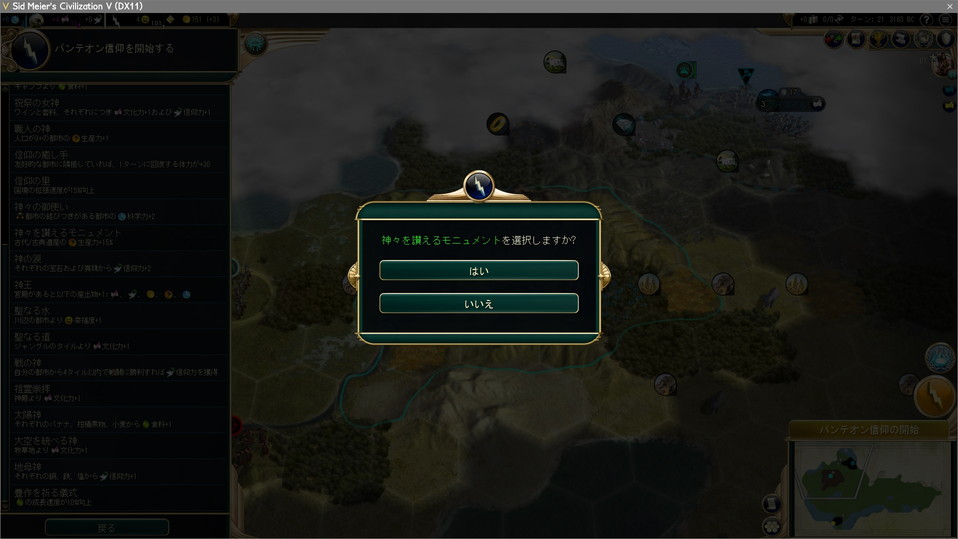Image resolution: width=958 pixels, height=539 pixels.
Task: Pick the 神の涙 pantheon belief
Action: [x=117, y=264]
